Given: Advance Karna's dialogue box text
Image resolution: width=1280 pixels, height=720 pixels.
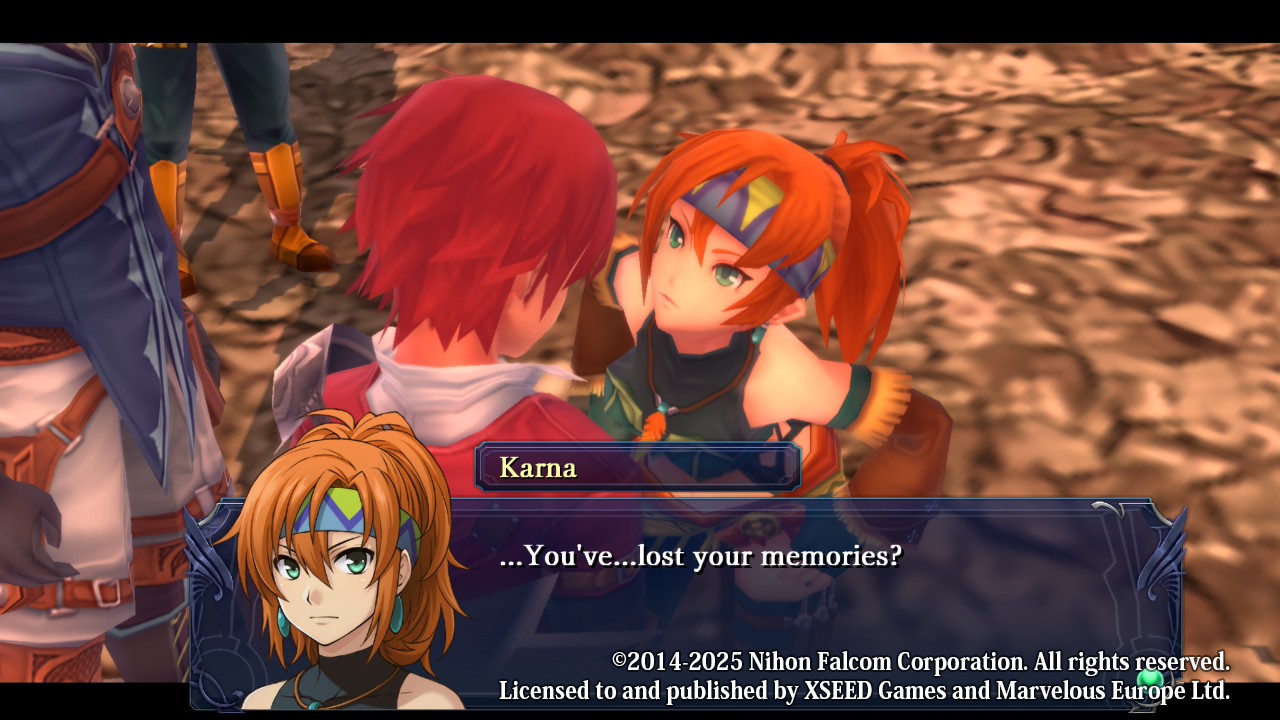Looking at the screenshot, I should click(700, 557).
